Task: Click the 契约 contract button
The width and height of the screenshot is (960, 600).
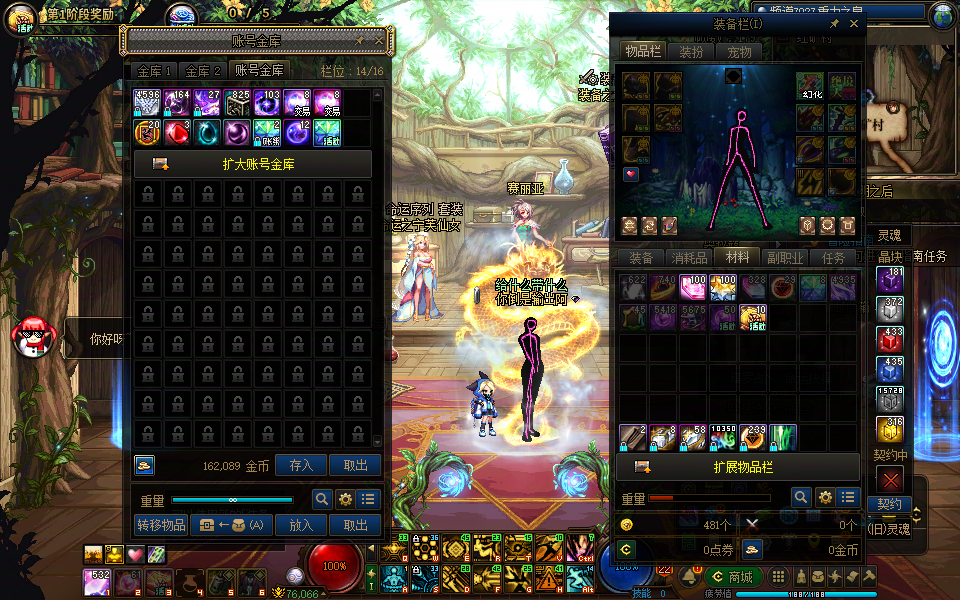Action: click(x=888, y=504)
